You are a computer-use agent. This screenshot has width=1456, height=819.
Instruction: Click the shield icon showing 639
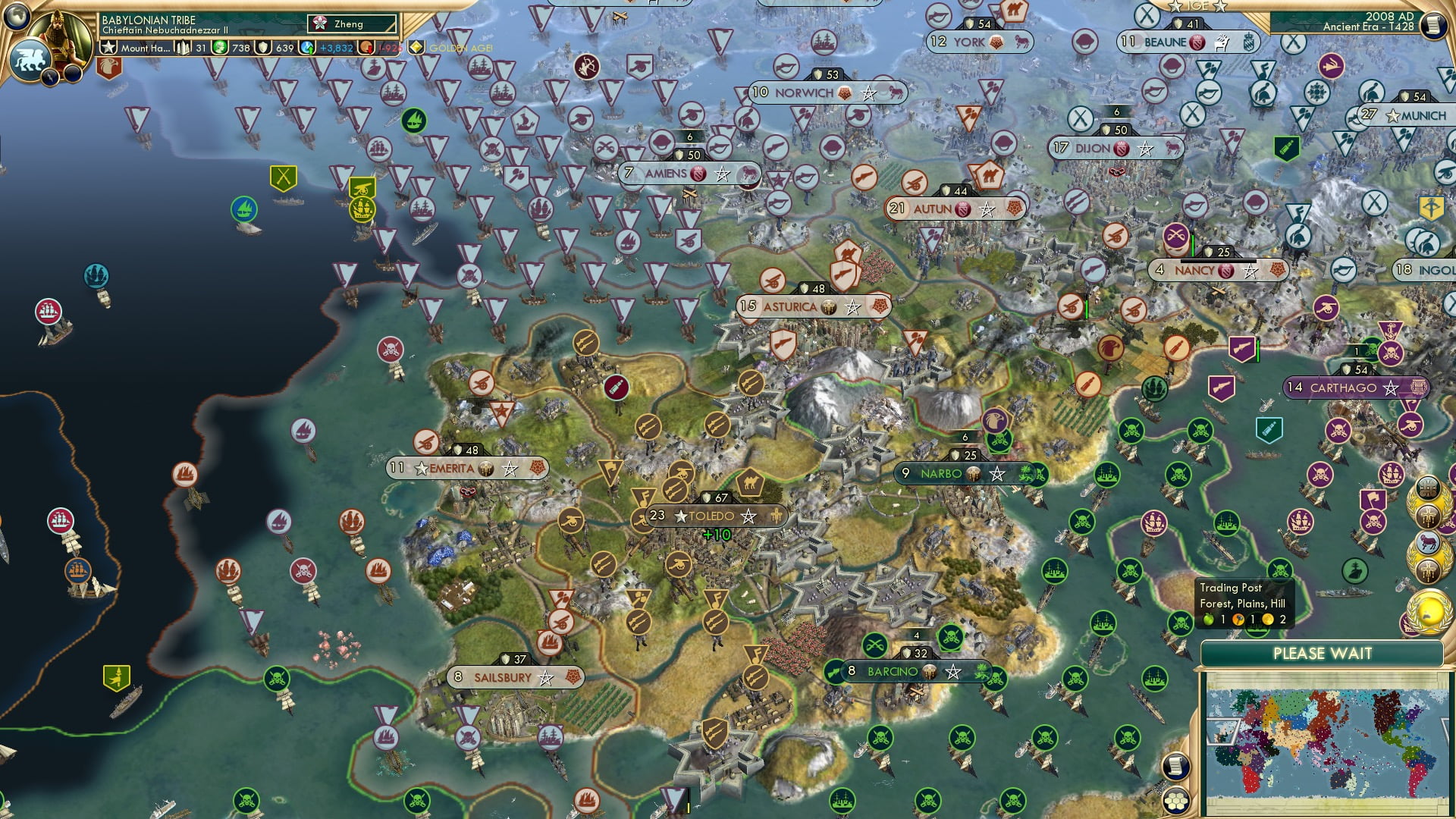[262, 48]
